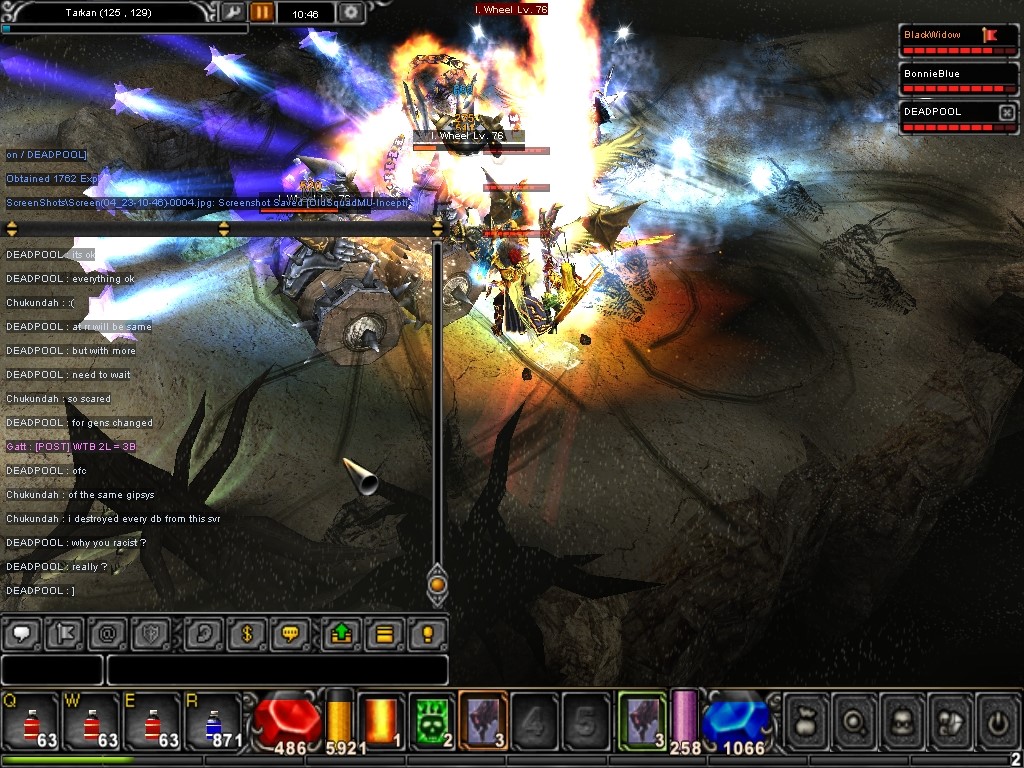Screen dimensions: 1024x768
Task: Click the chat message input field
Action: [x=277, y=670]
